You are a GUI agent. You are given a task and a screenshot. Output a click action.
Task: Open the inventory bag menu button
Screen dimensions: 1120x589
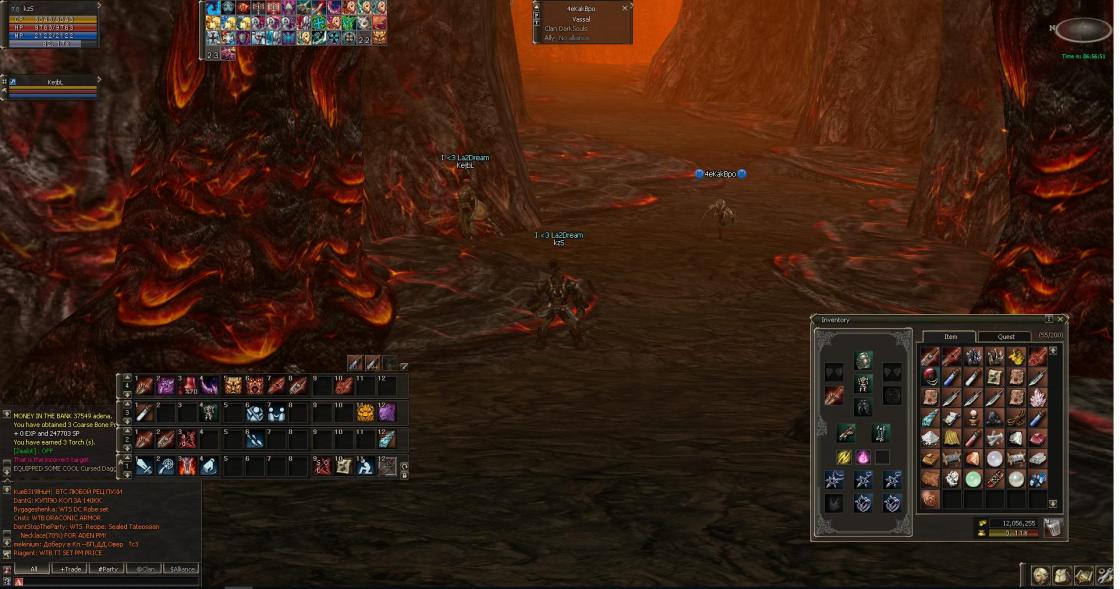[1061, 576]
